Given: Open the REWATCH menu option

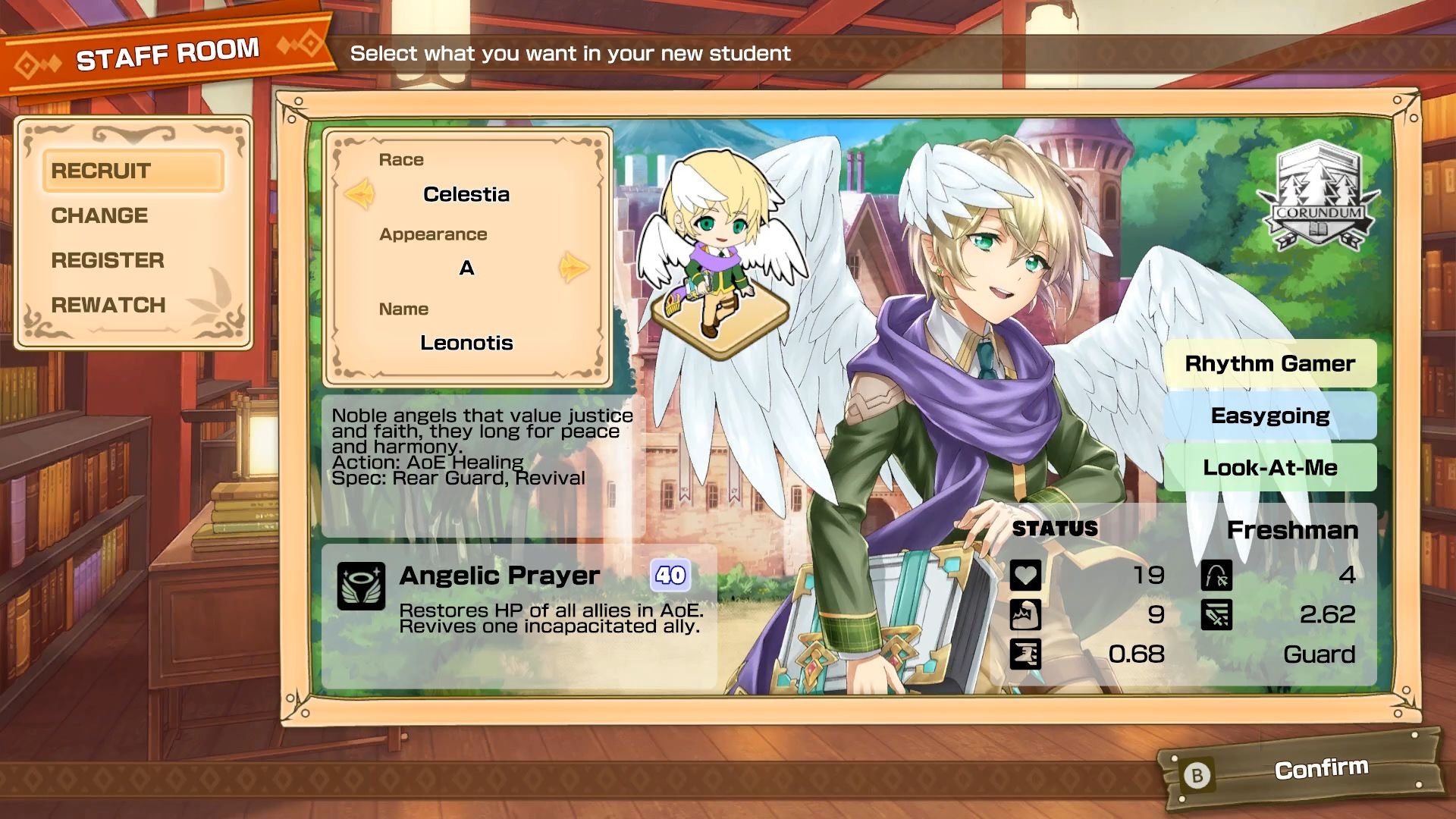Looking at the screenshot, I should click(x=108, y=305).
